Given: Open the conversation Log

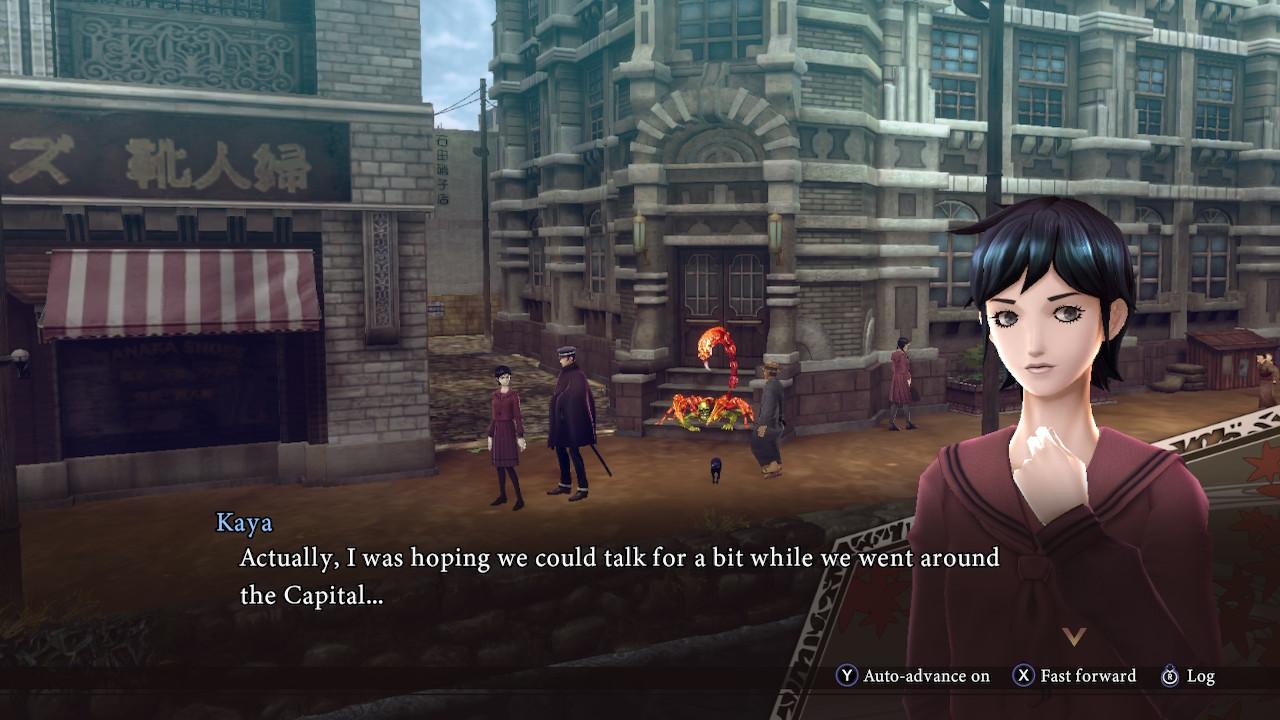Looking at the screenshot, I should [x=1188, y=676].
